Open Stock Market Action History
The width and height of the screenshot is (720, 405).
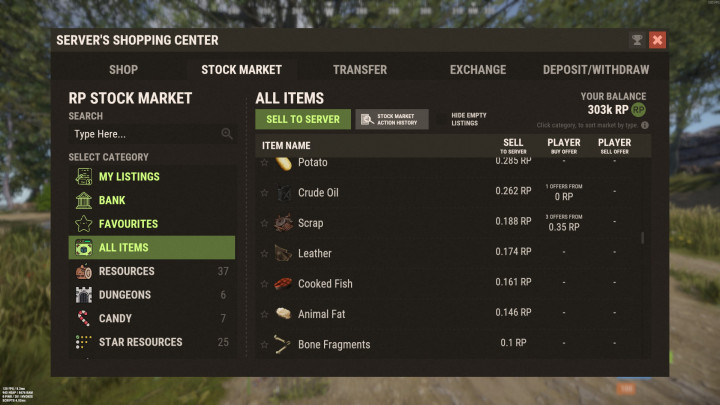coord(392,120)
